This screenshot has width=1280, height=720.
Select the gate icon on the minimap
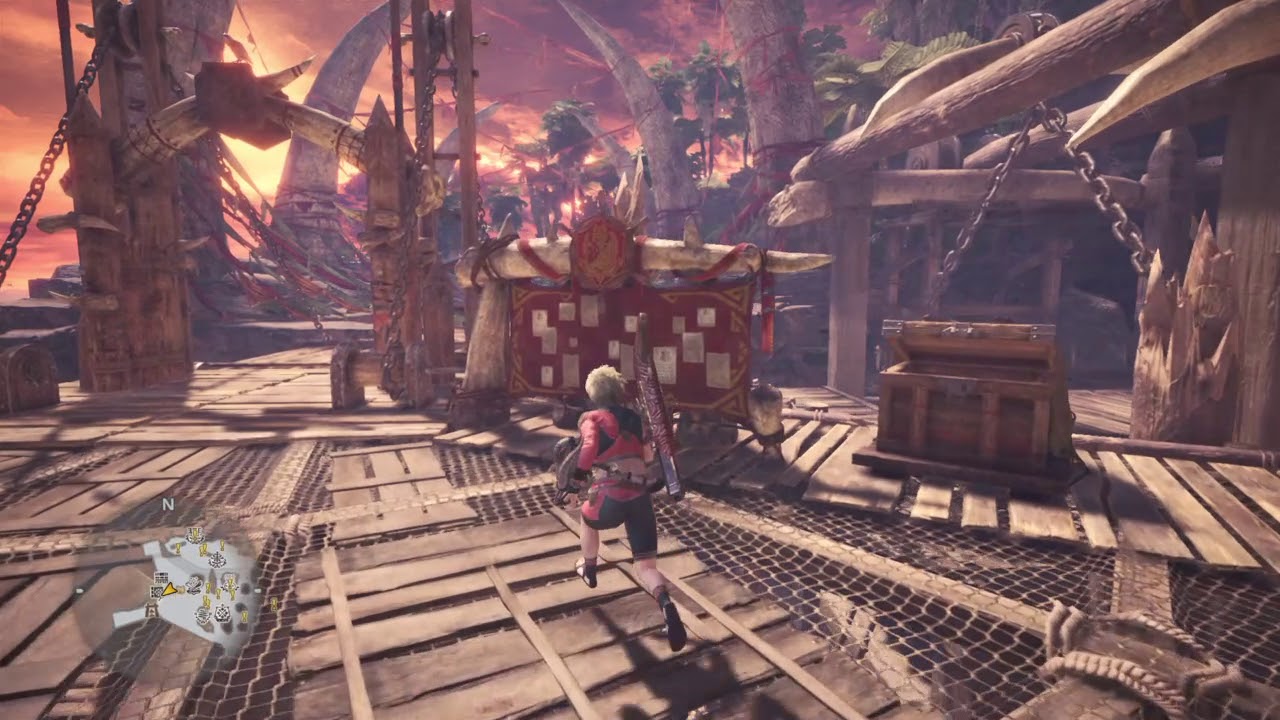[151, 609]
